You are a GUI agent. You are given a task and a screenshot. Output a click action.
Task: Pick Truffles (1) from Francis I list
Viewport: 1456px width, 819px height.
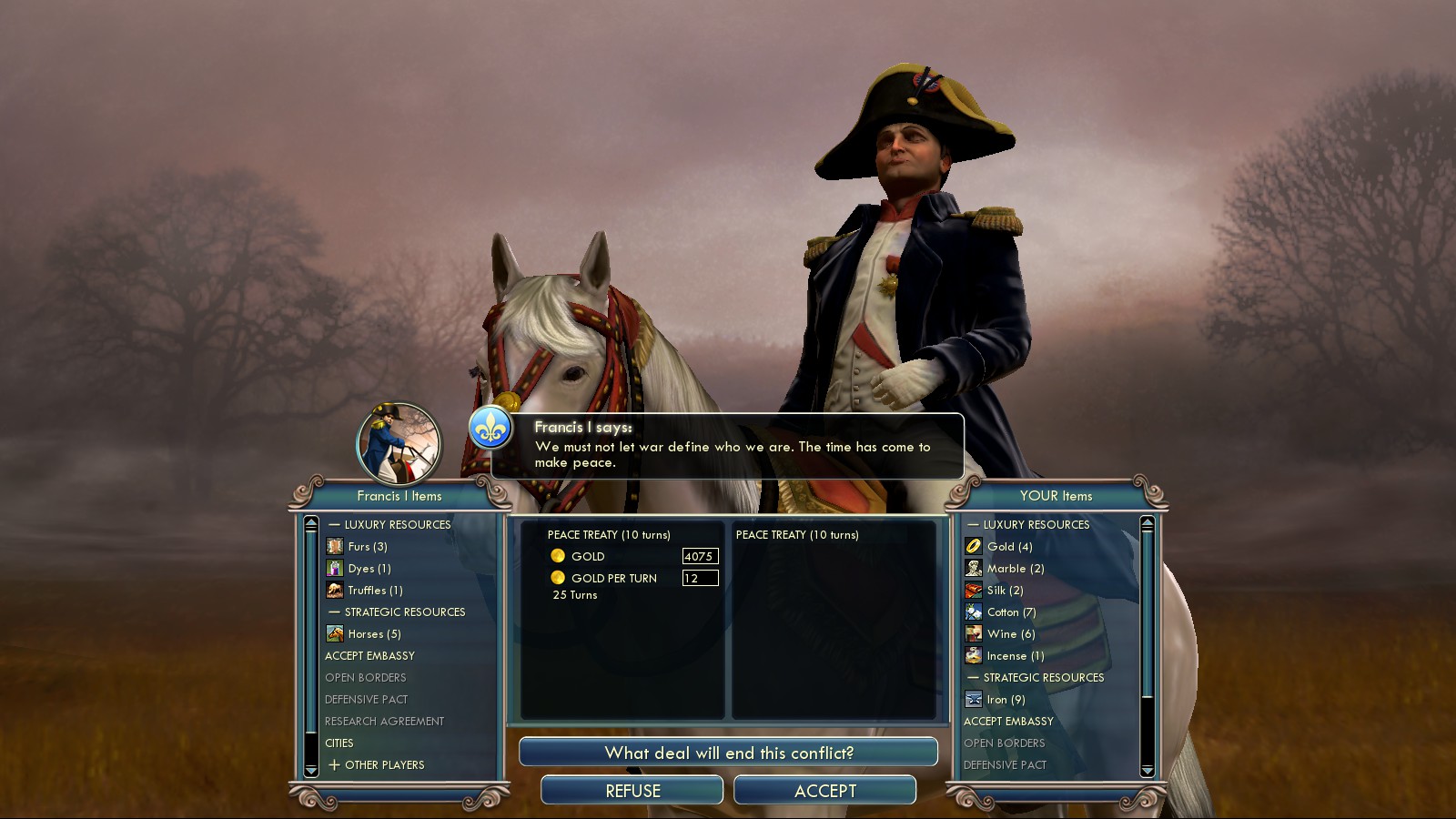point(374,591)
